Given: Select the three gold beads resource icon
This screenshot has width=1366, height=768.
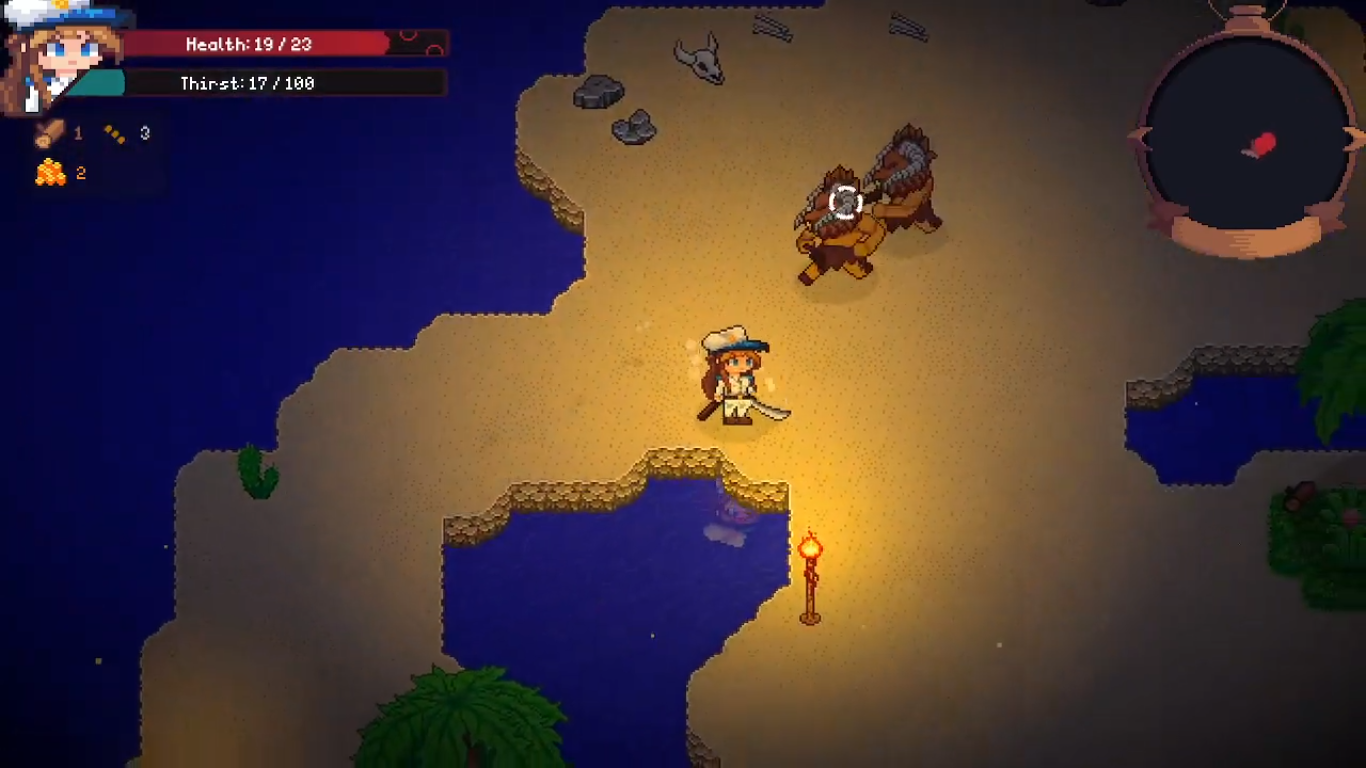Looking at the screenshot, I should coord(115,134).
